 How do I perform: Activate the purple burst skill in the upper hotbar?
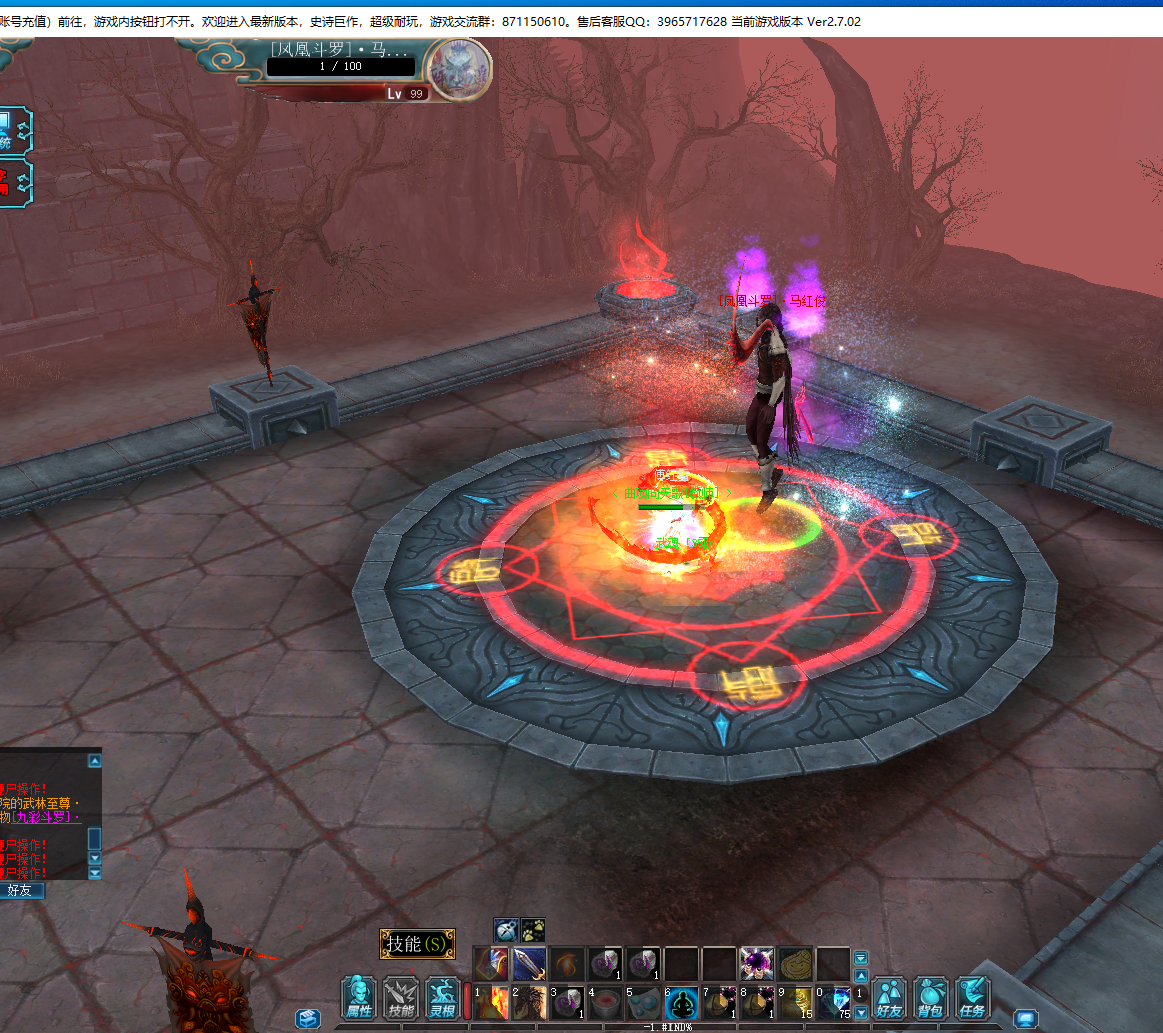(x=756, y=964)
